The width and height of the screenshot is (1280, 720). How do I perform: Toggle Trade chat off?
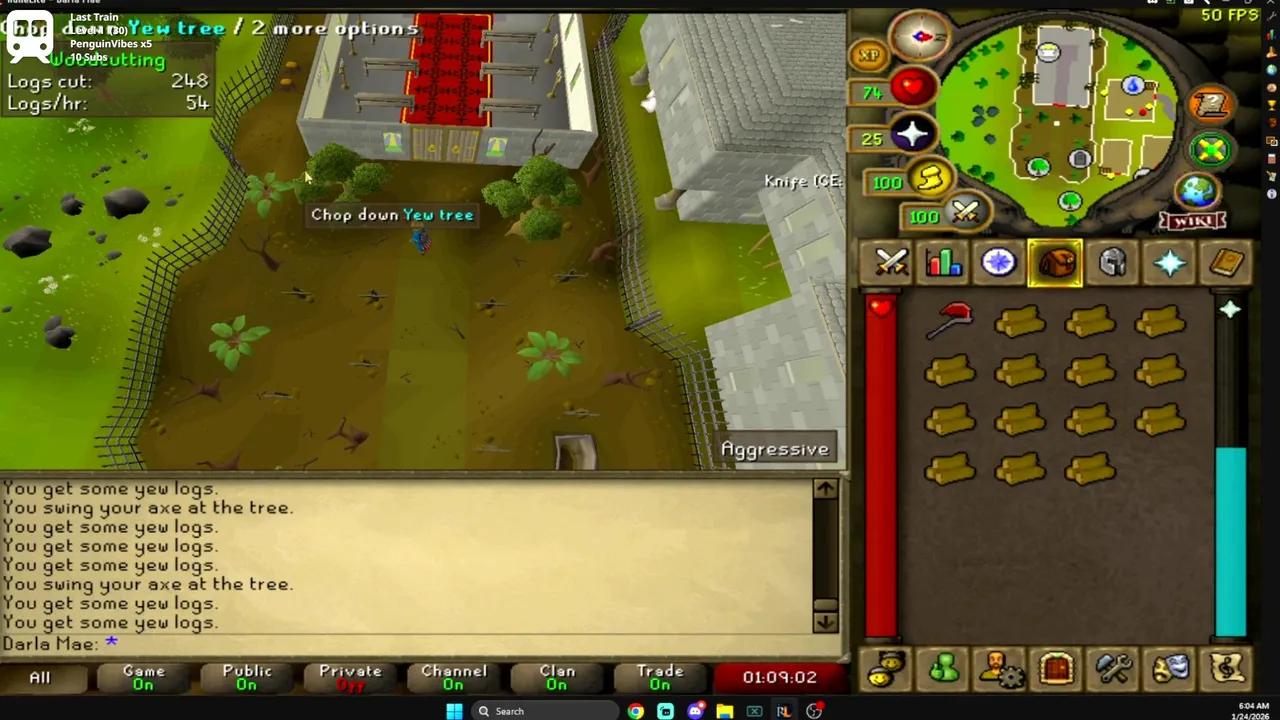659,677
